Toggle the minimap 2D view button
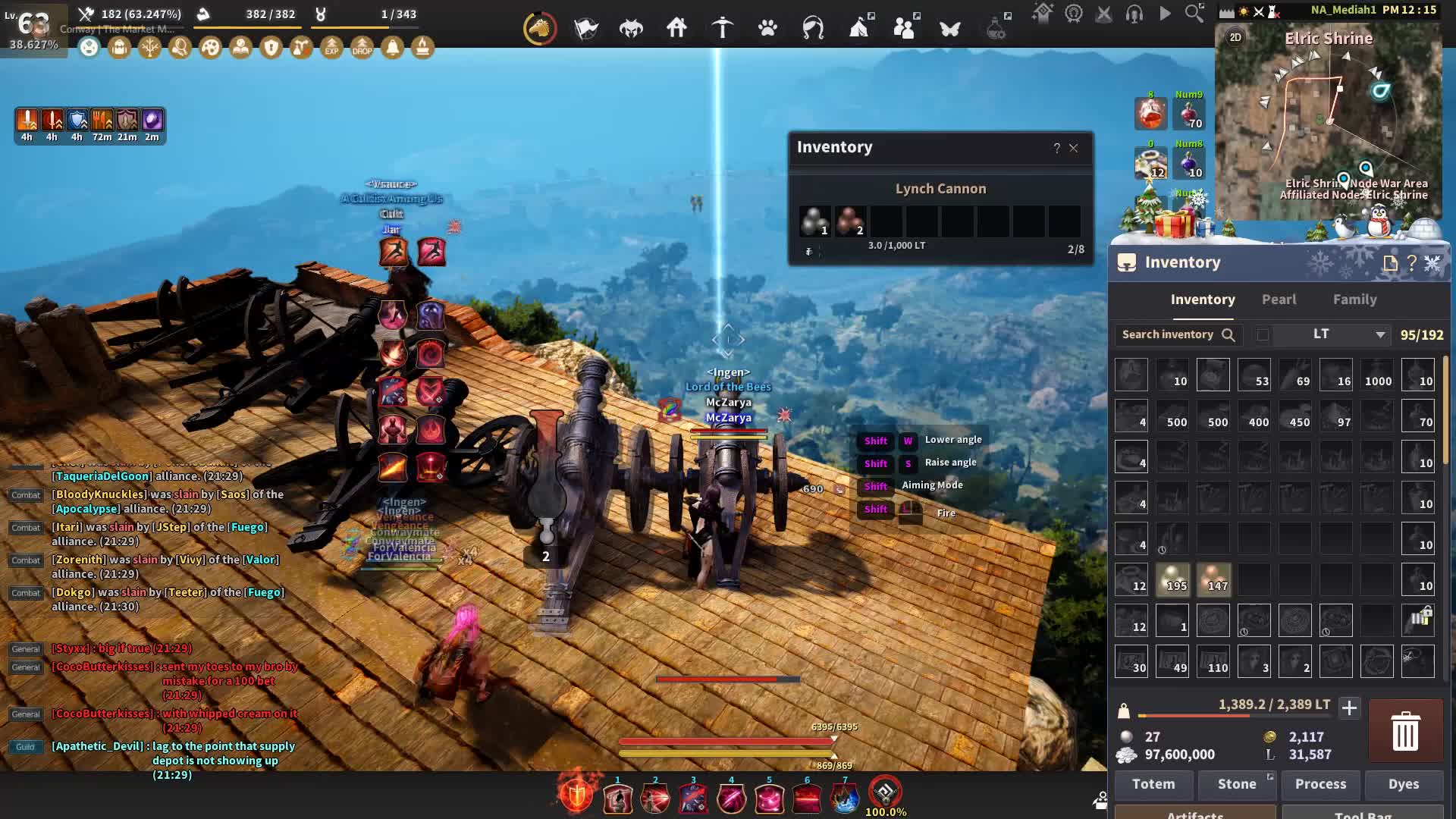 pos(1235,37)
